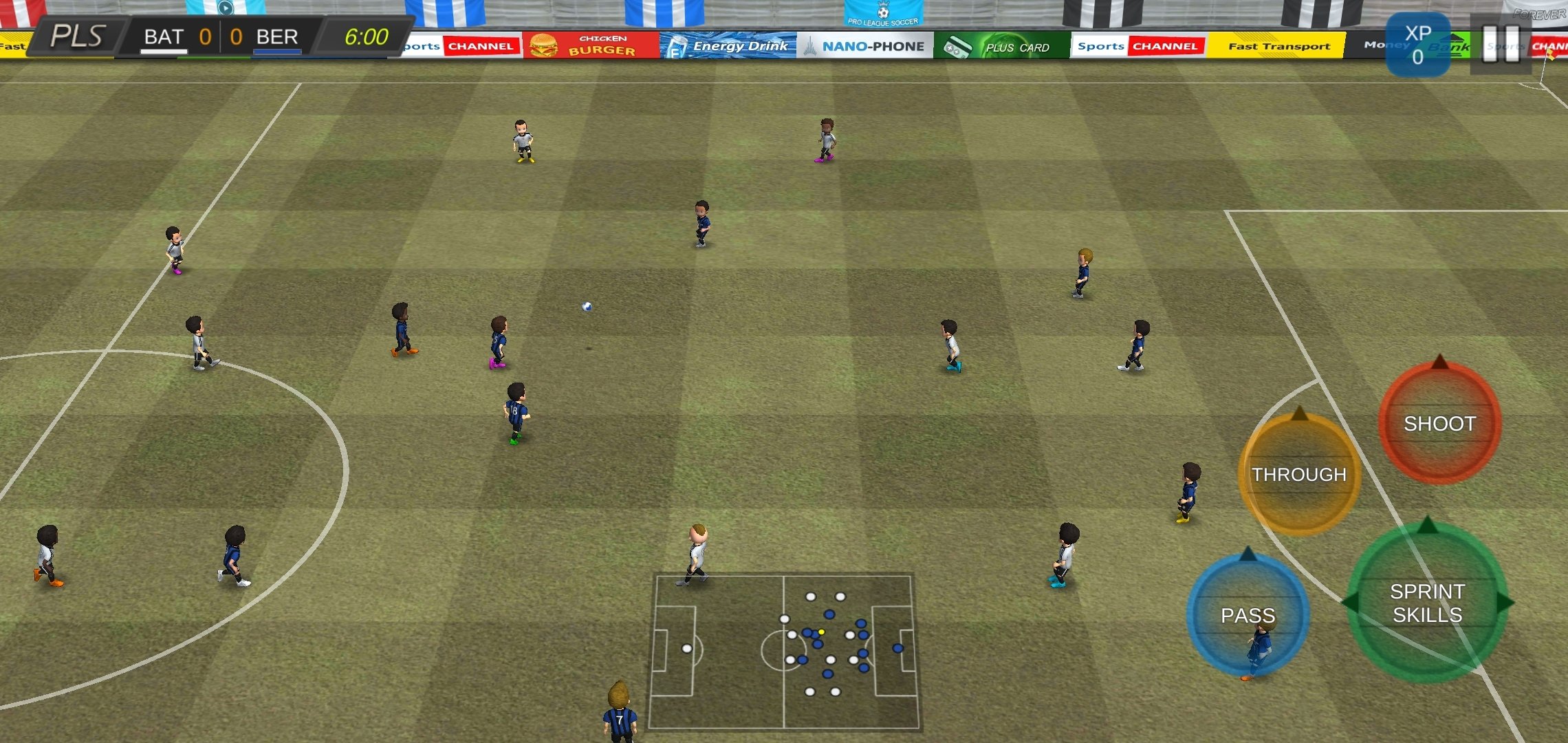
Task: Activate the green SPRINT SKILLS button
Action: [x=1427, y=603]
